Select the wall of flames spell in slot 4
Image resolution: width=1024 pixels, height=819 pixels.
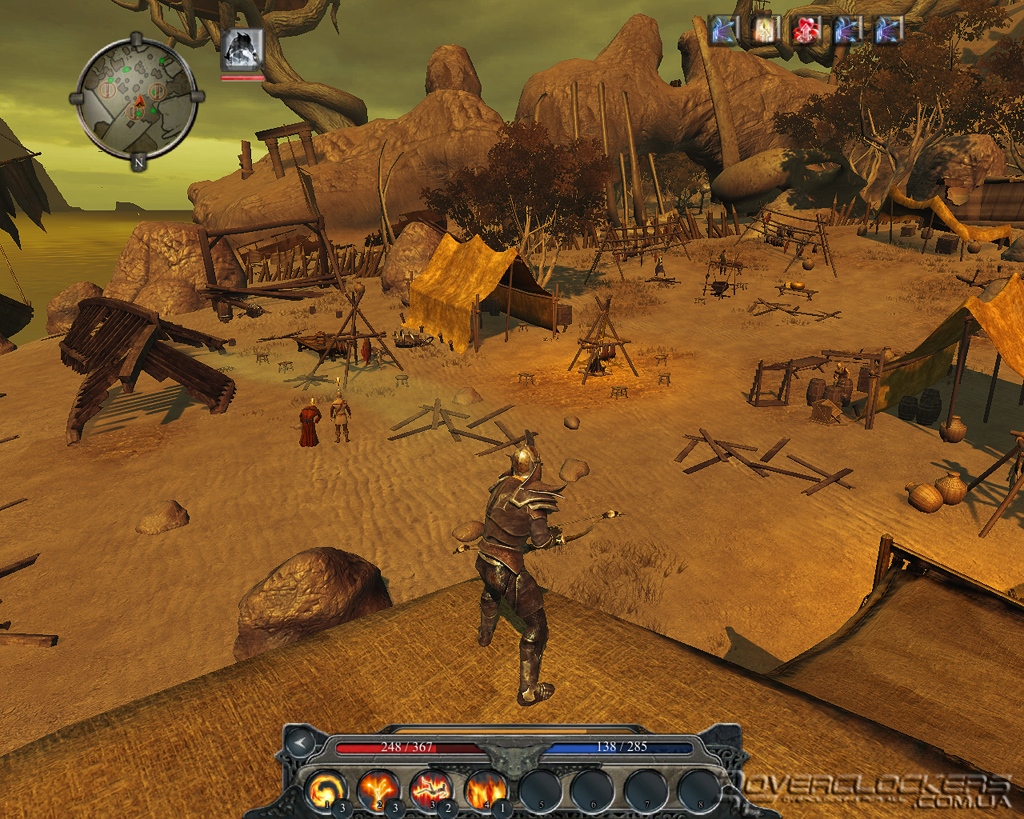[485, 789]
